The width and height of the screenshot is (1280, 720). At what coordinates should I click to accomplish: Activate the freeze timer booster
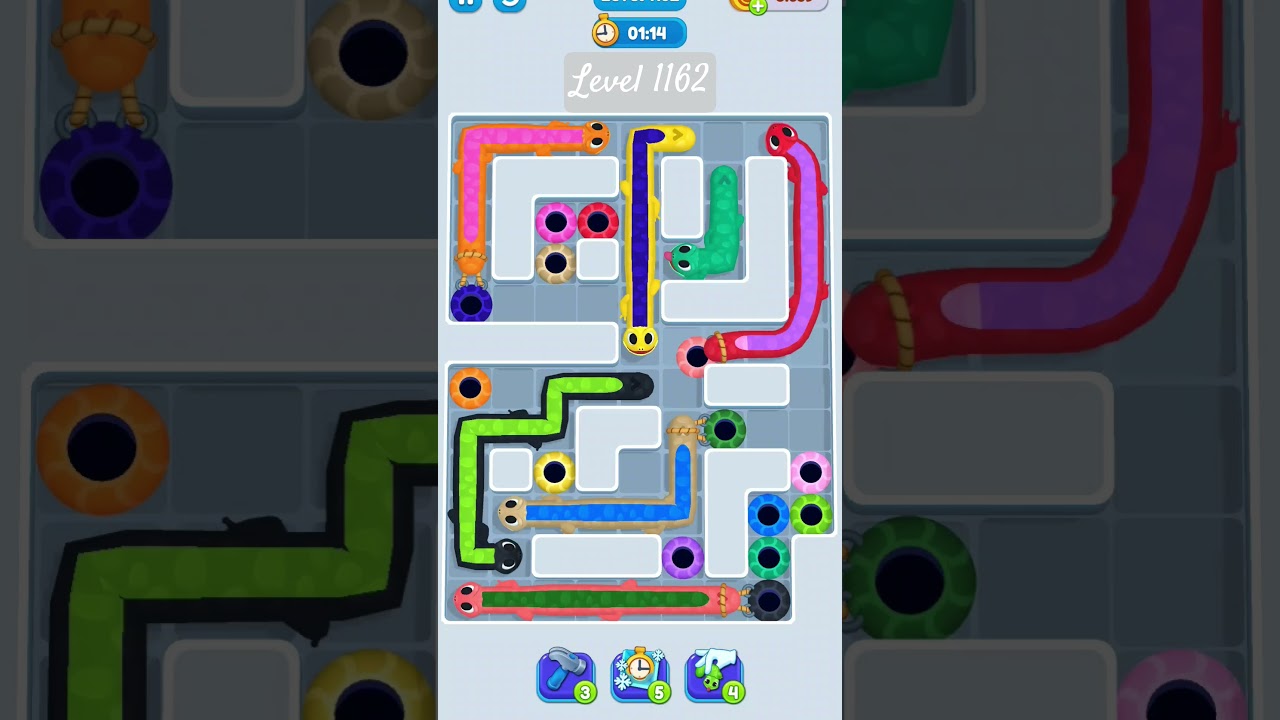640,675
